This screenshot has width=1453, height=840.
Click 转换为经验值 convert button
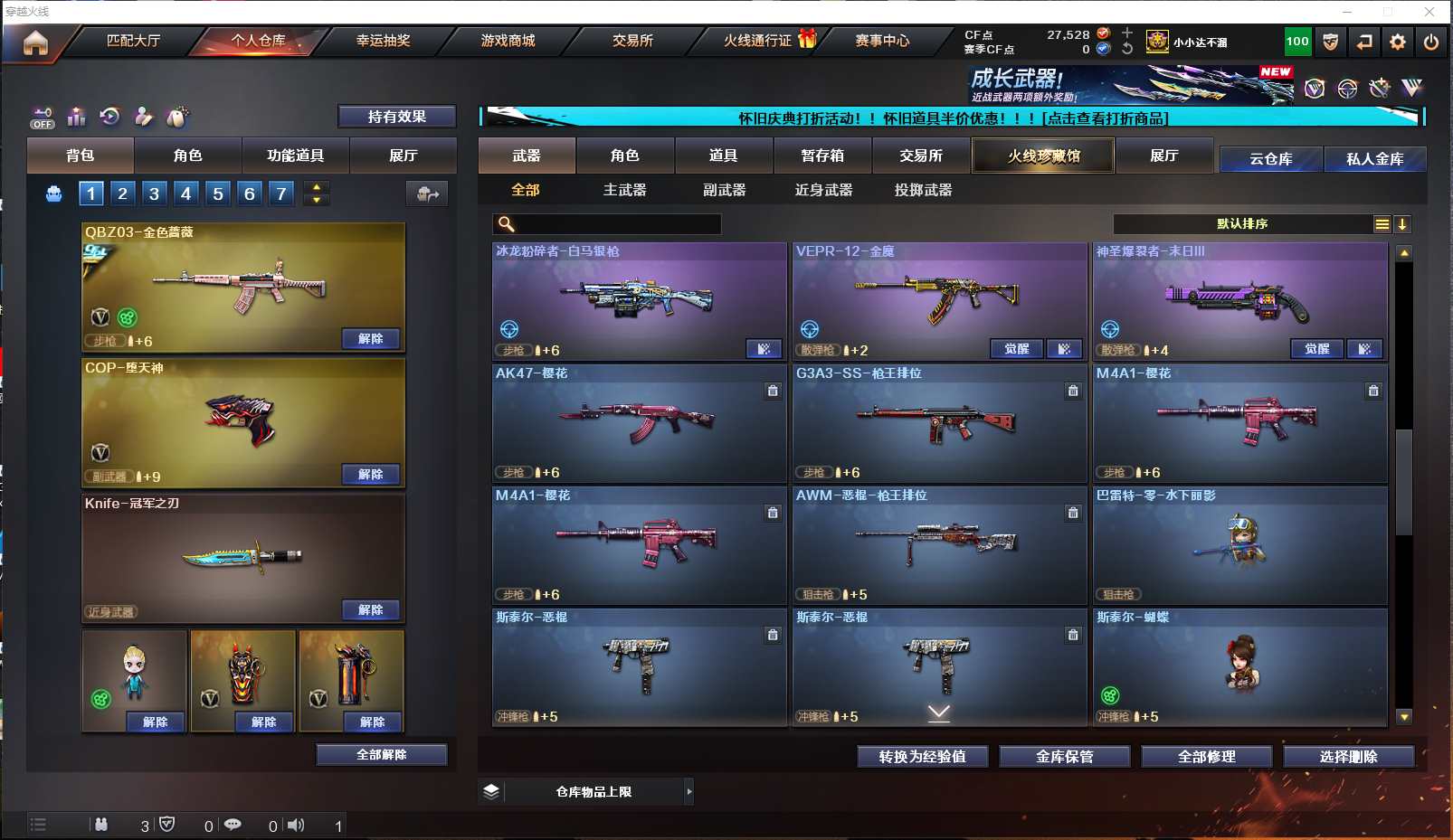tap(922, 756)
